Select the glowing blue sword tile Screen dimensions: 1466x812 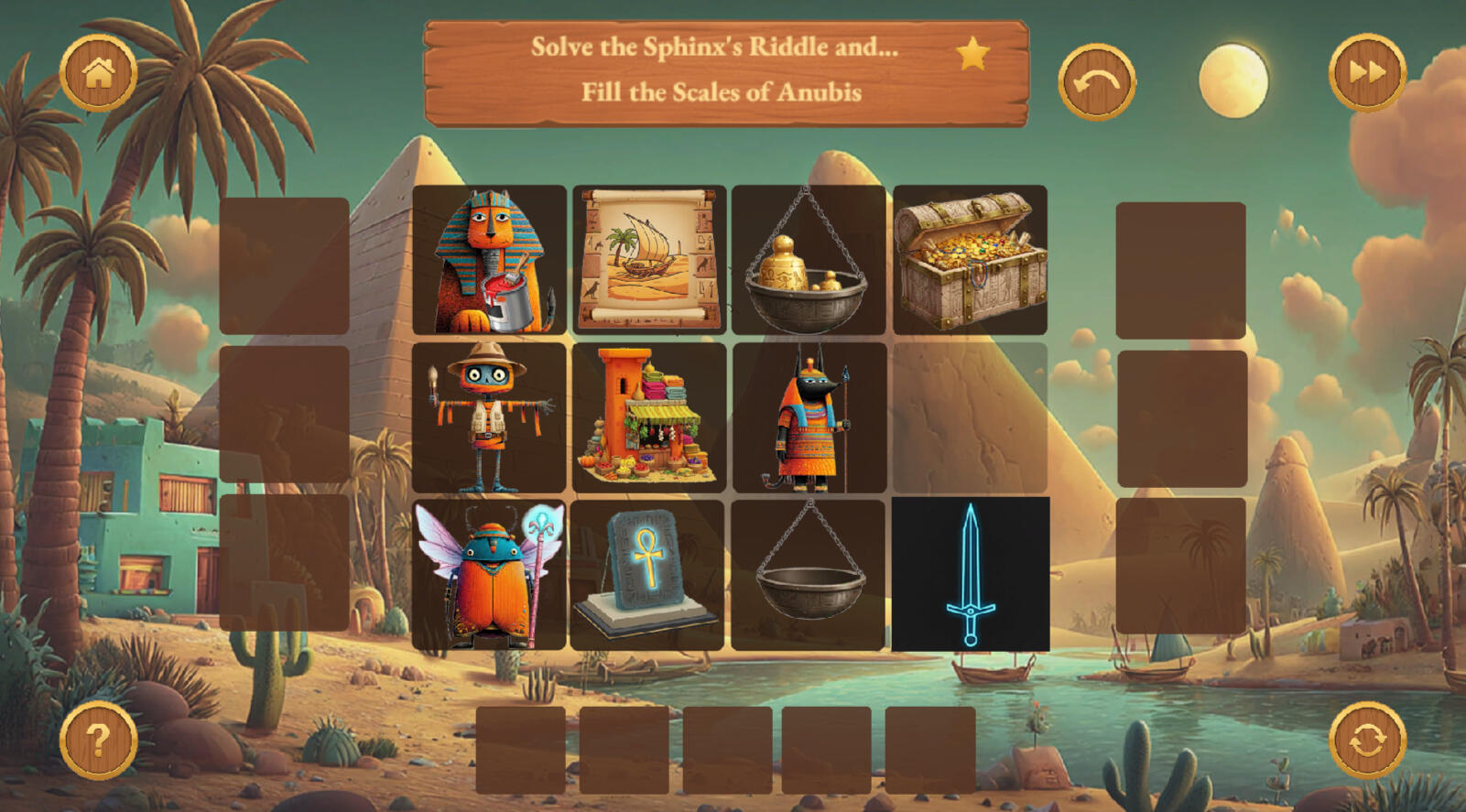coord(971,575)
